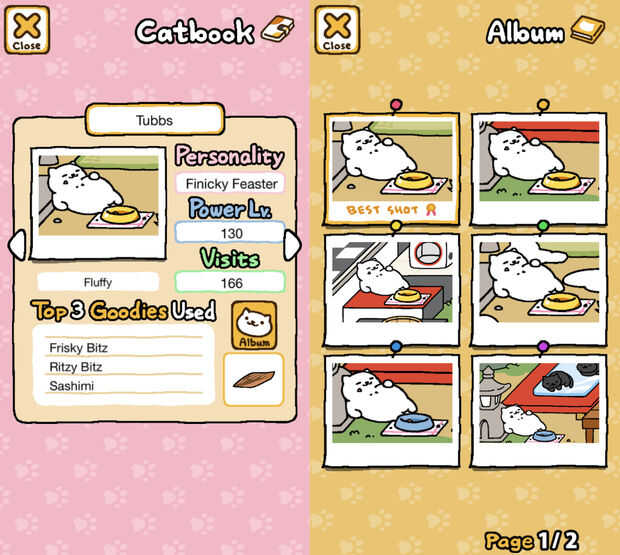Close the Catbook screen
The image size is (620, 555).
tap(27, 29)
